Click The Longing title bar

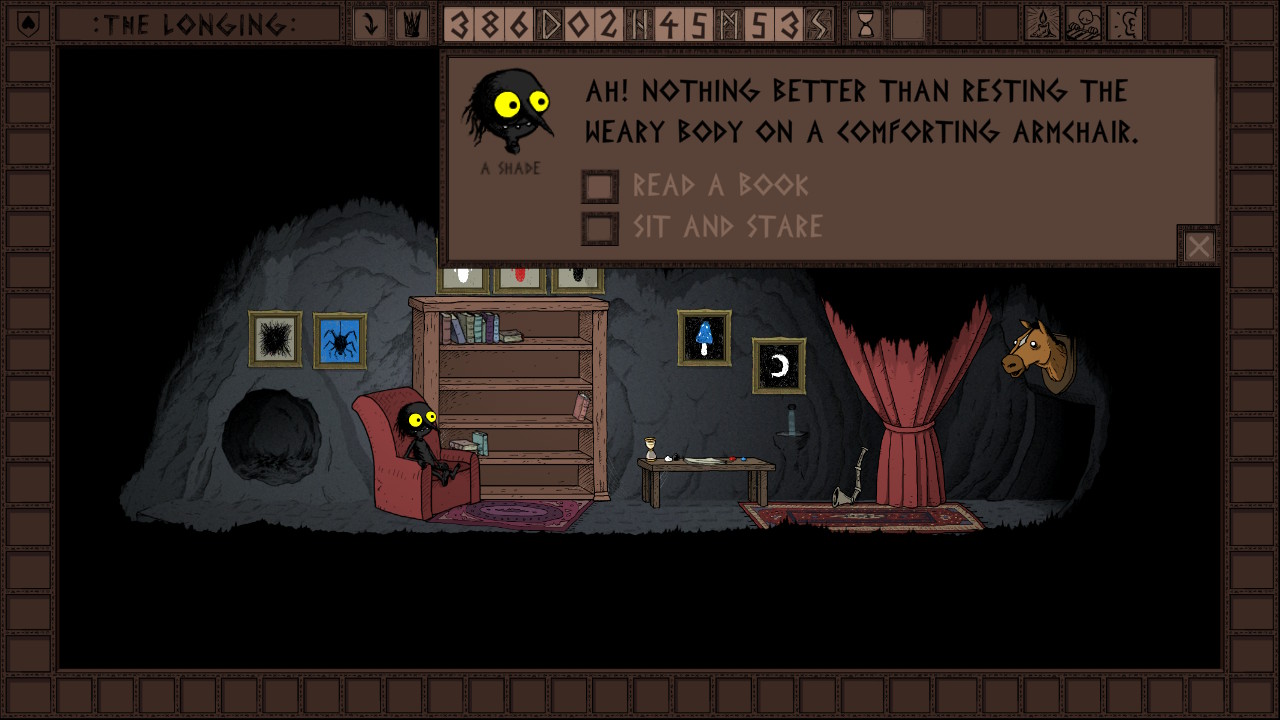coord(196,24)
